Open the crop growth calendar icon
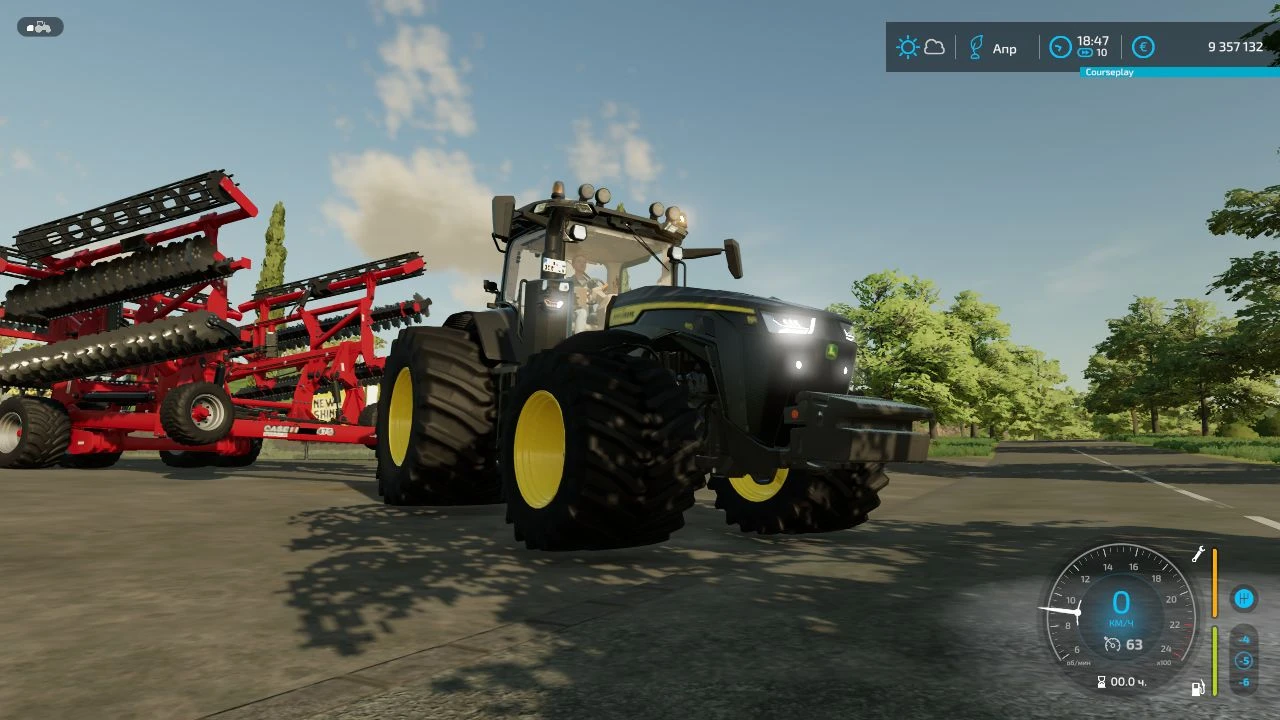1280x720 pixels. point(976,47)
